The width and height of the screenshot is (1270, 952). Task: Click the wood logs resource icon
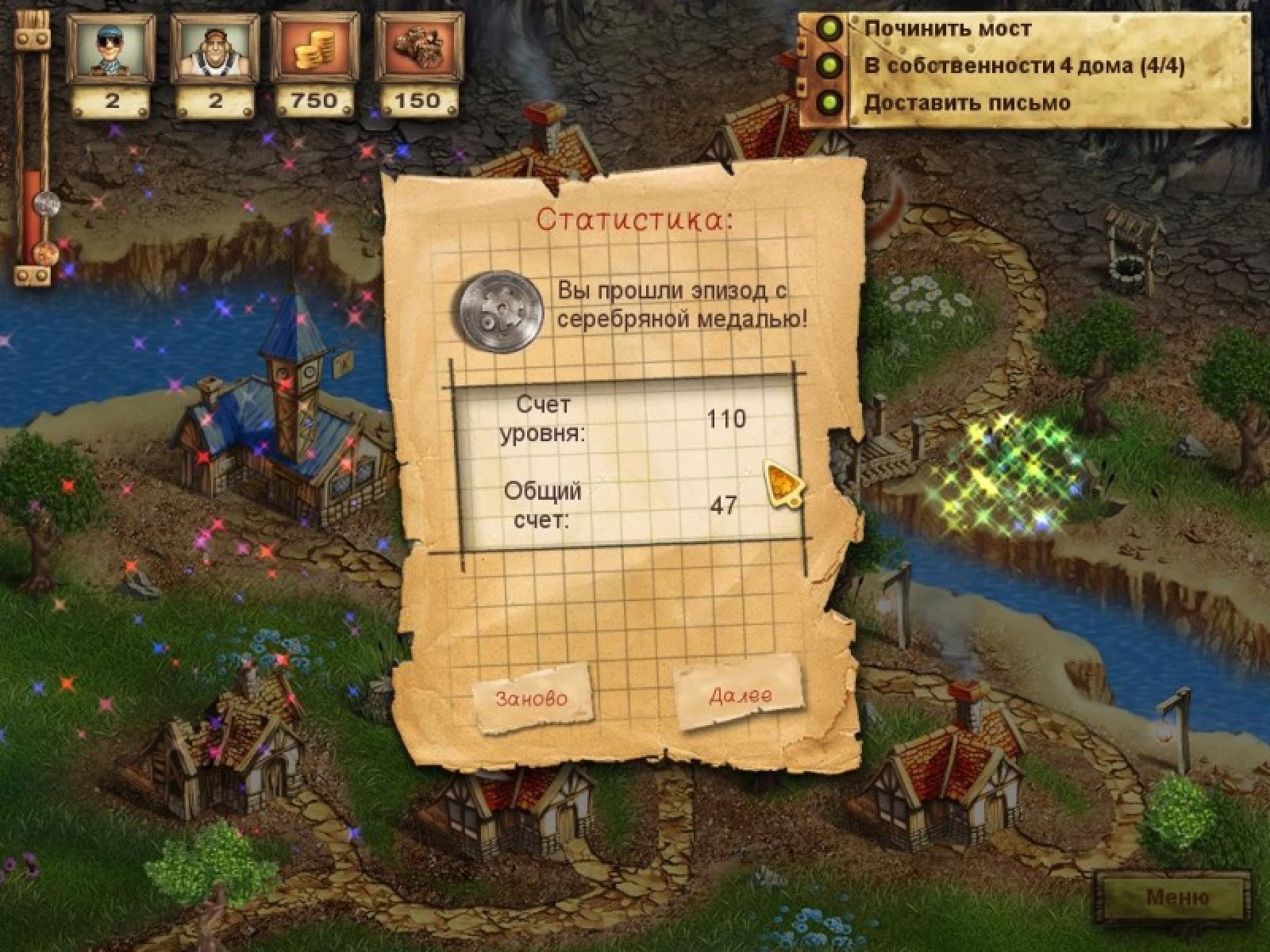point(418,48)
